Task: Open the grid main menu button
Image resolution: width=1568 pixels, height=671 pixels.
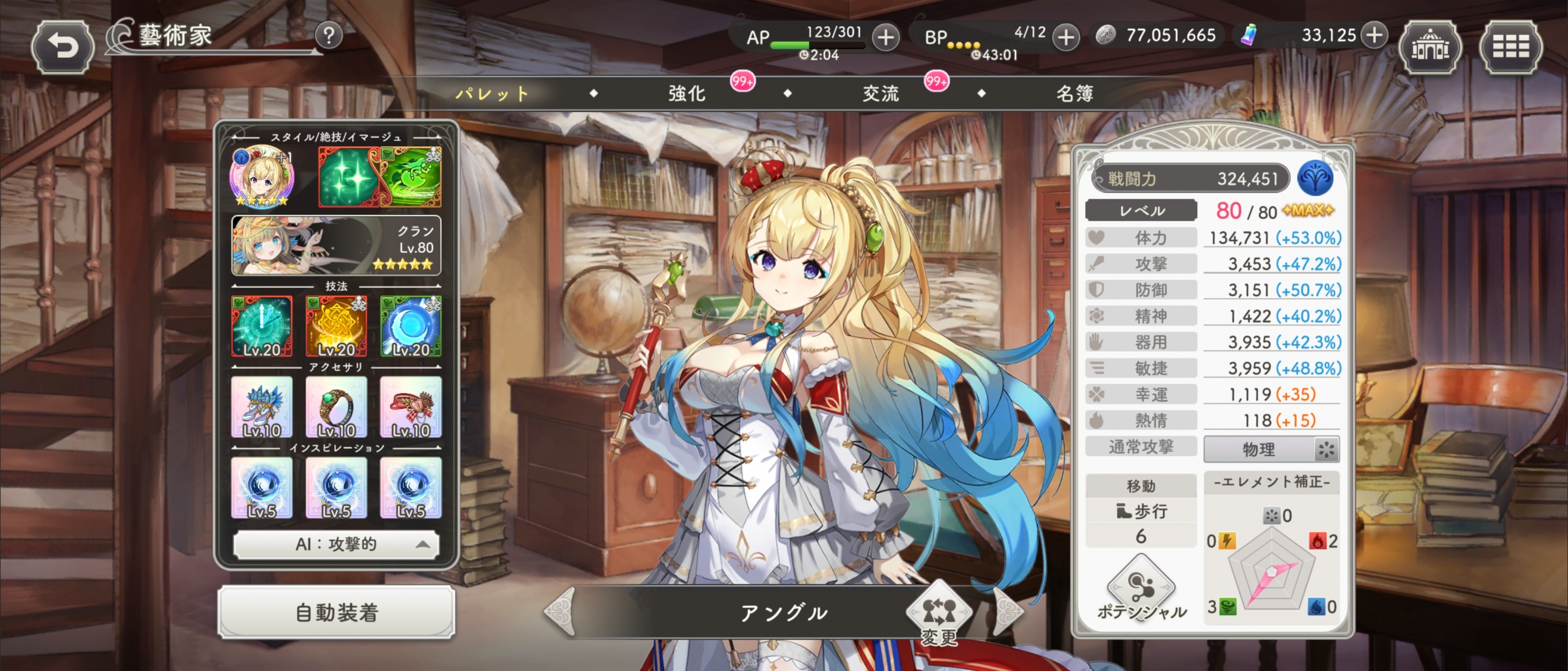Action: tap(1511, 47)
